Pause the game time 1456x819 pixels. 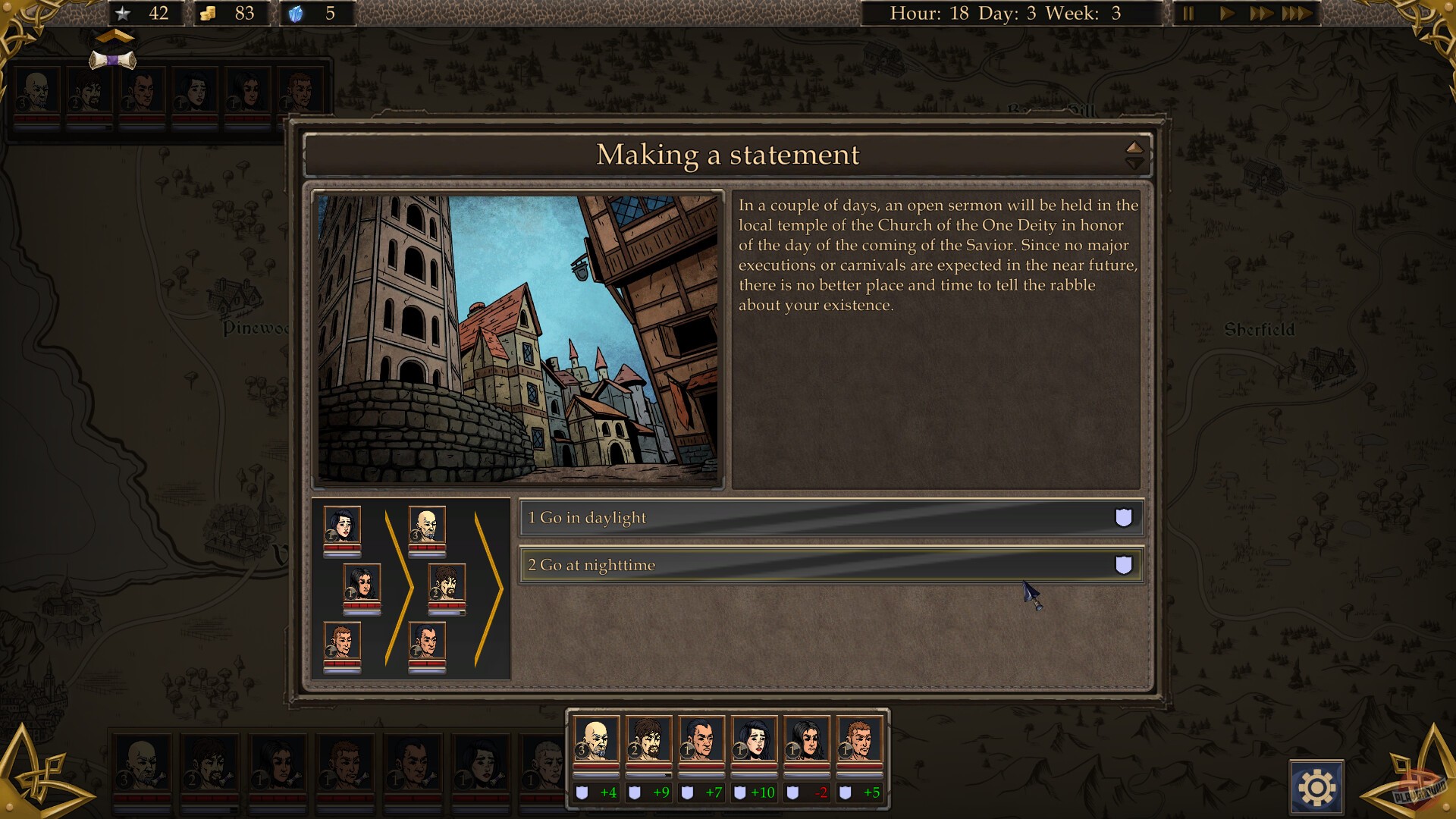click(x=1188, y=14)
